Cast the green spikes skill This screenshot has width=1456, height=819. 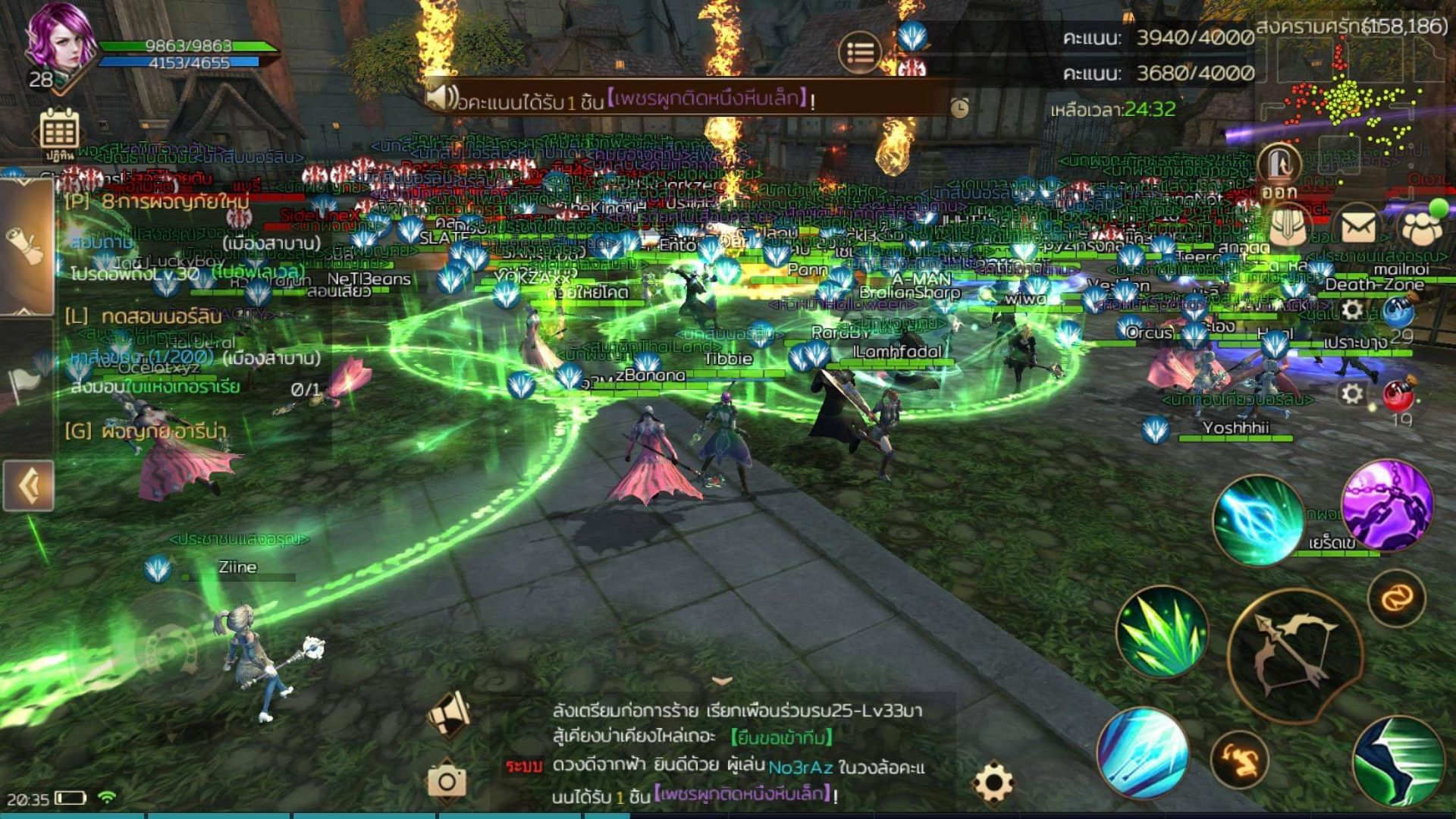pyautogui.click(x=1162, y=631)
